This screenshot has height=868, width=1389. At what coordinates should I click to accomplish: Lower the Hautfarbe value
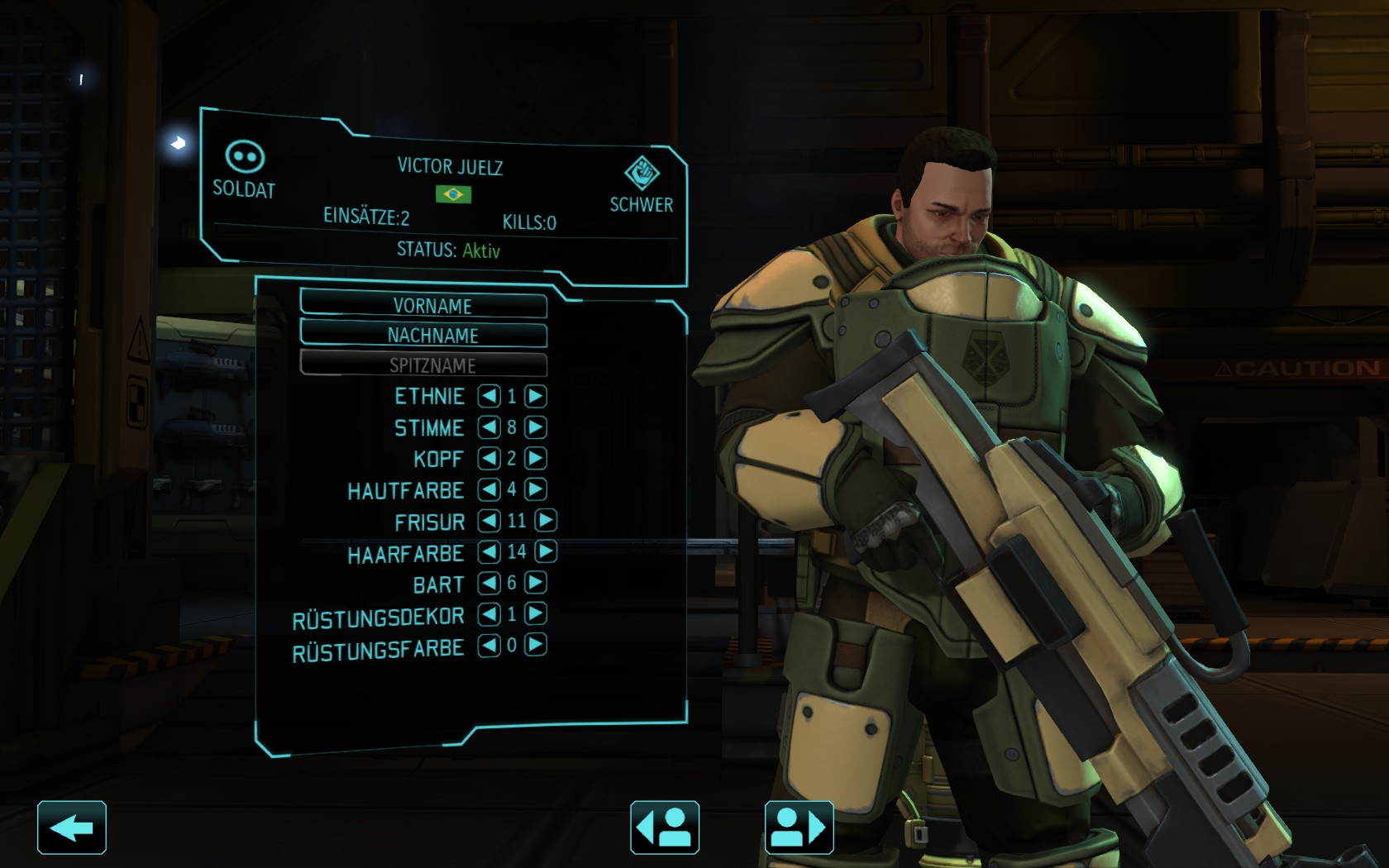click(489, 489)
